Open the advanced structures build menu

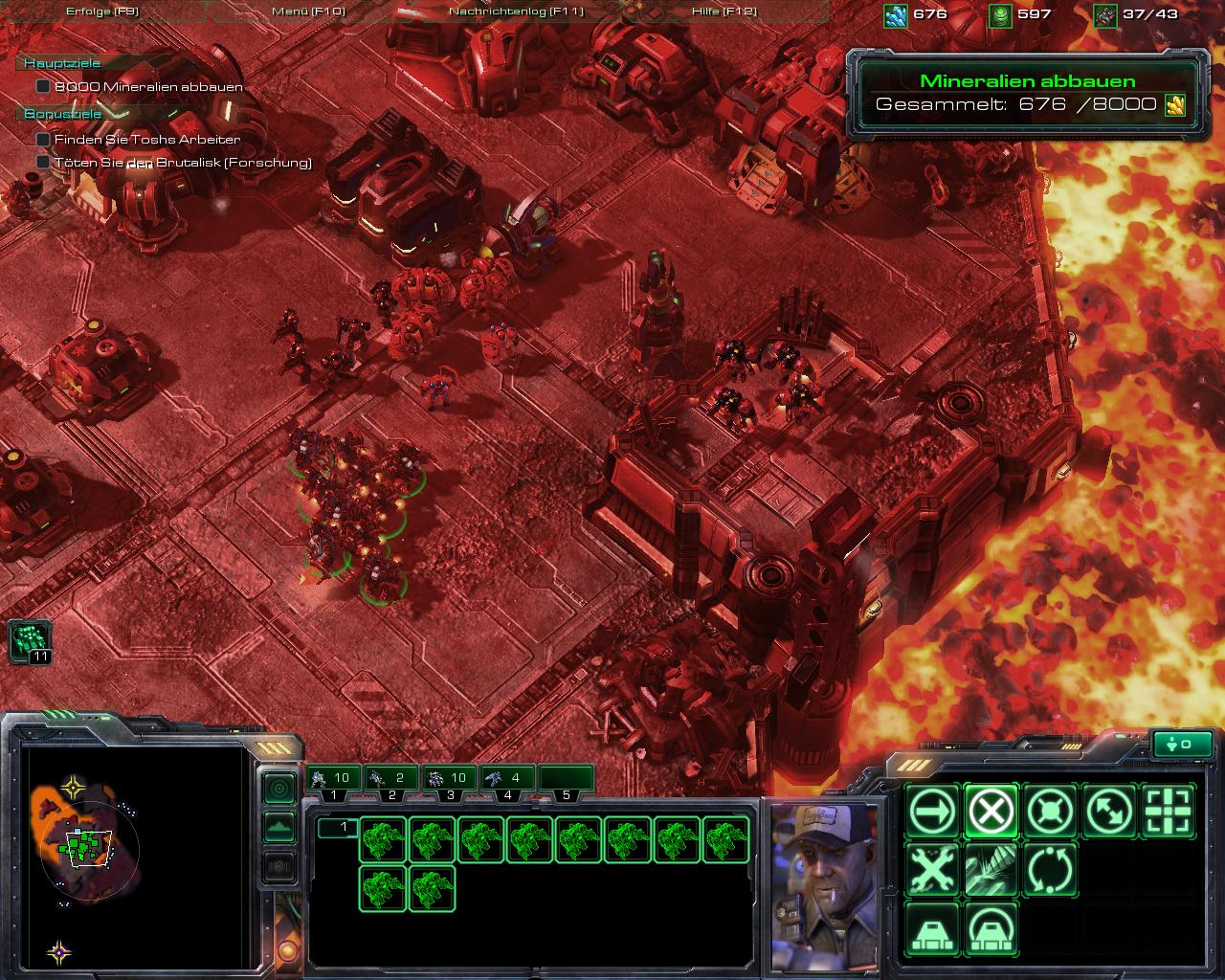pyautogui.click(x=991, y=929)
